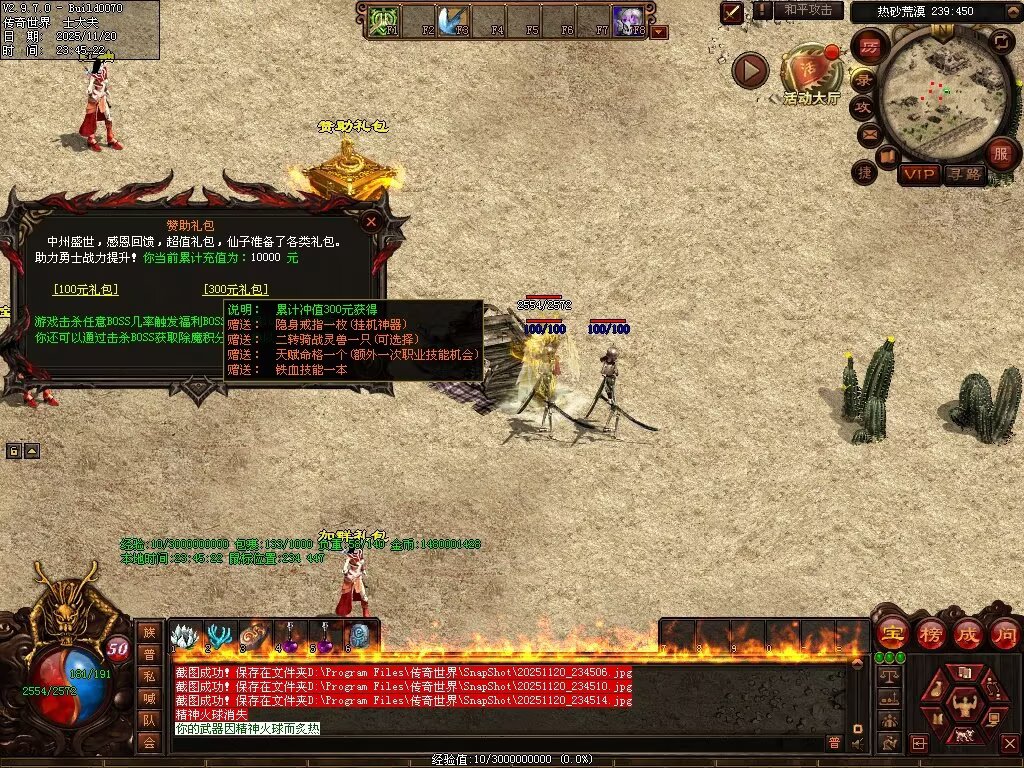Use the blue coral item in slot 2
This screenshot has width=1024, height=768.
[x=219, y=636]
